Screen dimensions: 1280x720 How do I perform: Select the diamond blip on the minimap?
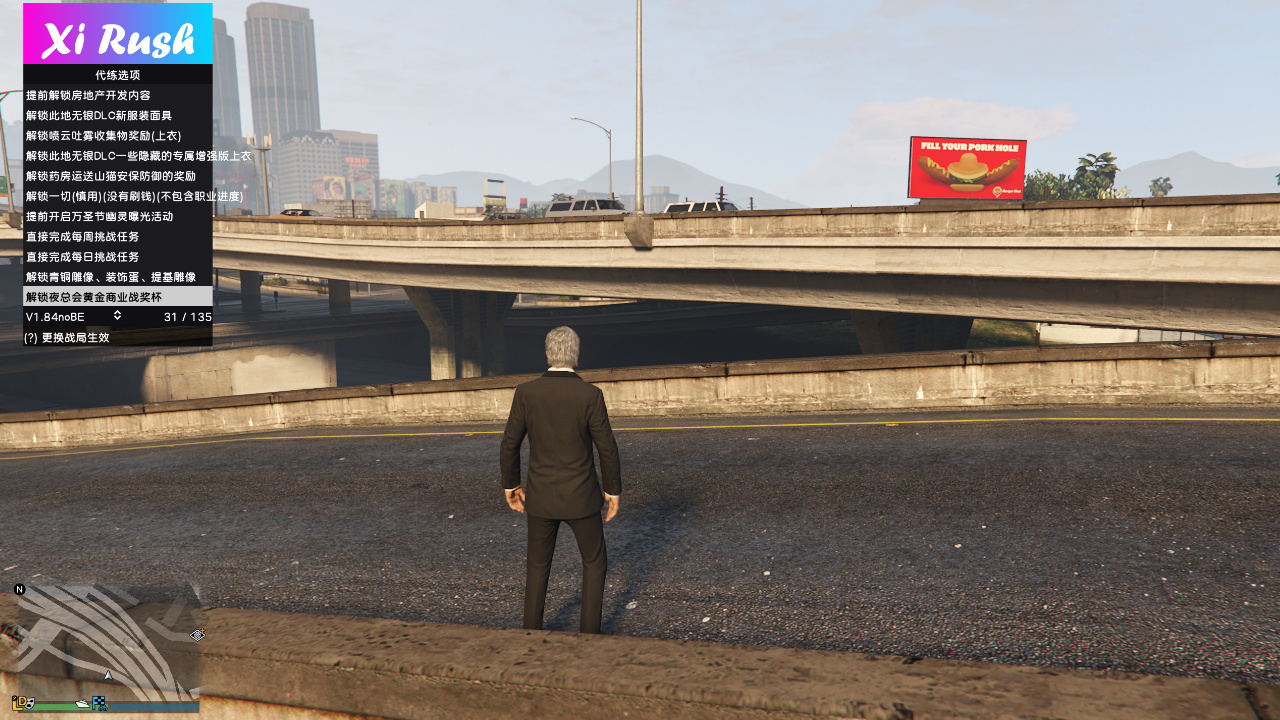pos(198,634)
